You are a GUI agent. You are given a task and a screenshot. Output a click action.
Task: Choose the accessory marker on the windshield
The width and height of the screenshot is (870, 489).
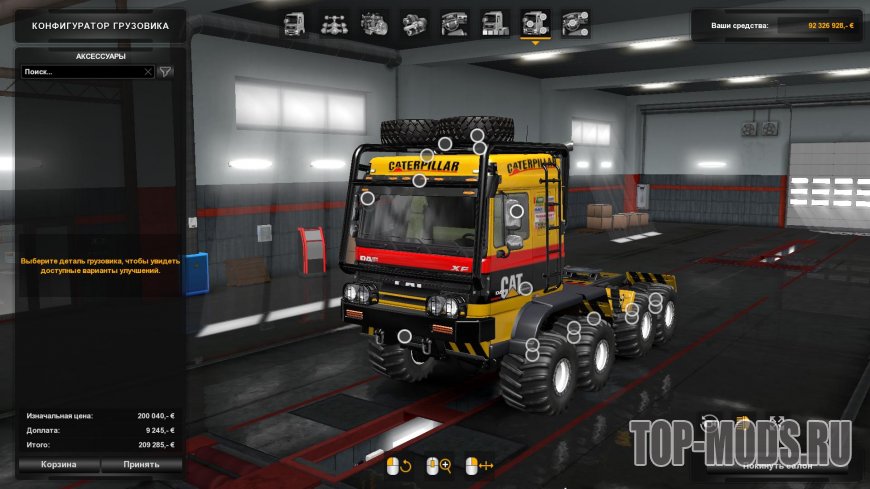click(368, 198)
